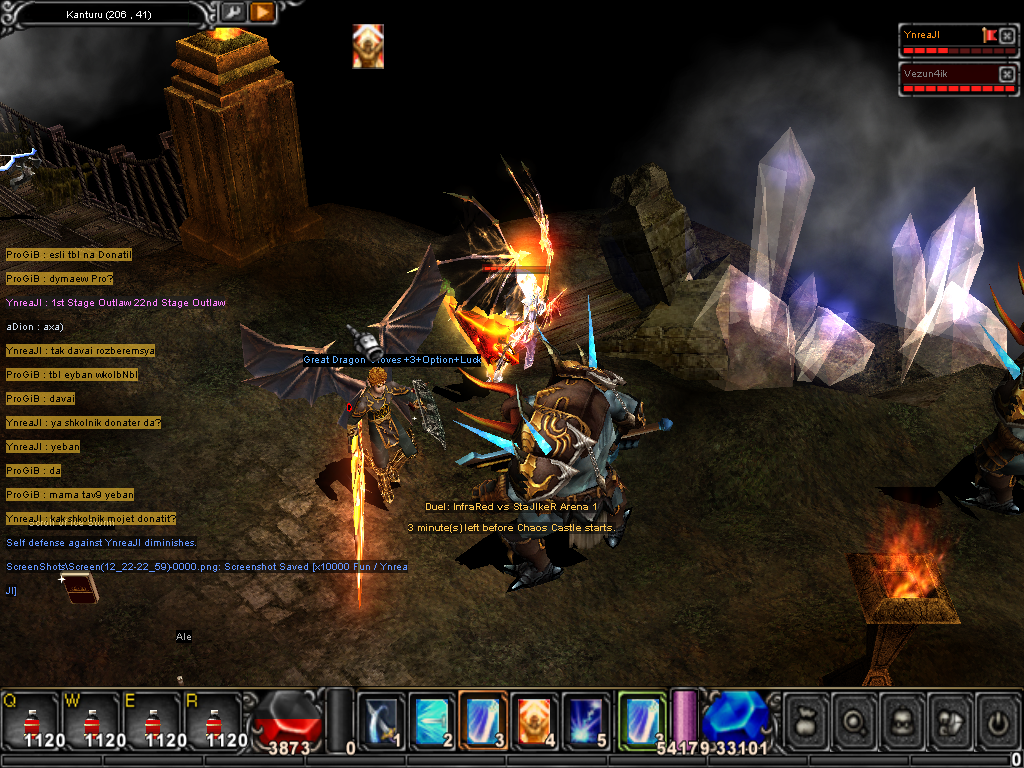Activate the orange figure skill in slot 4
Image resolution: width=1024 pixels, height=768 pixels.
pyautogui.click(x=536, y=719)
